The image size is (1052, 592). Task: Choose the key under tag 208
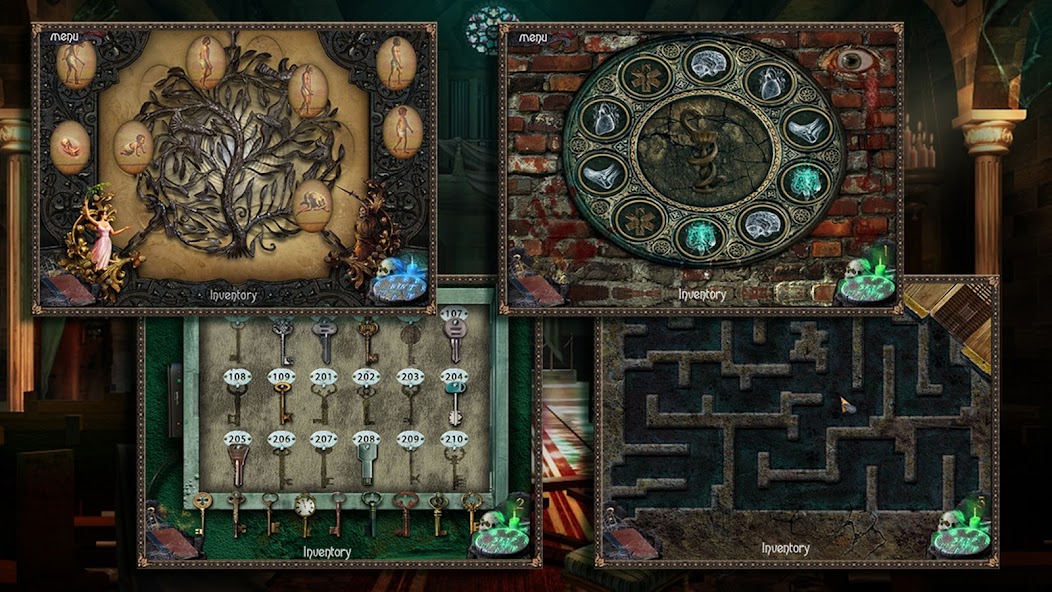click(366, 462)
